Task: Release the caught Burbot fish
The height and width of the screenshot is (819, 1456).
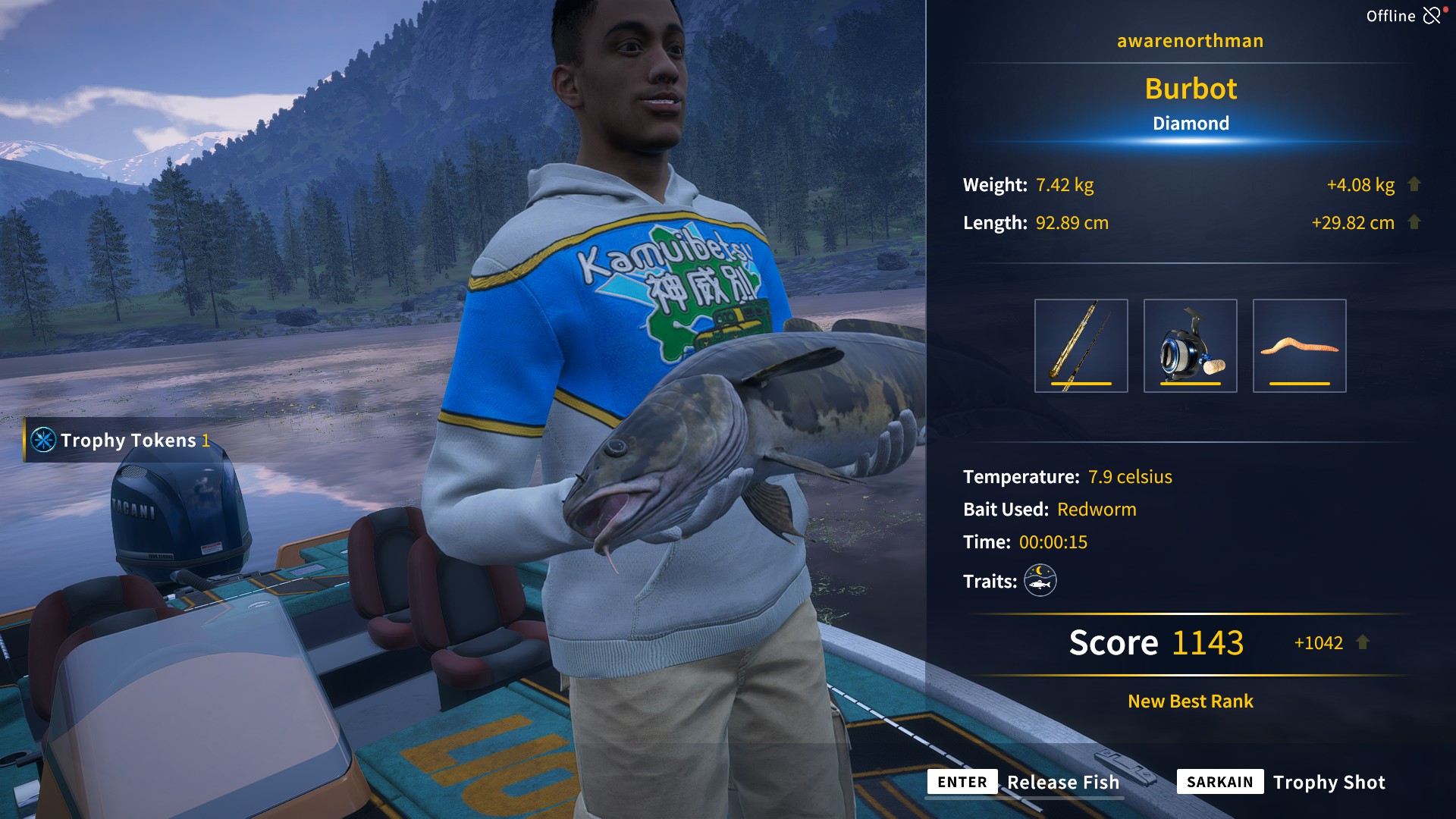Action: (x=1024, y=782)
